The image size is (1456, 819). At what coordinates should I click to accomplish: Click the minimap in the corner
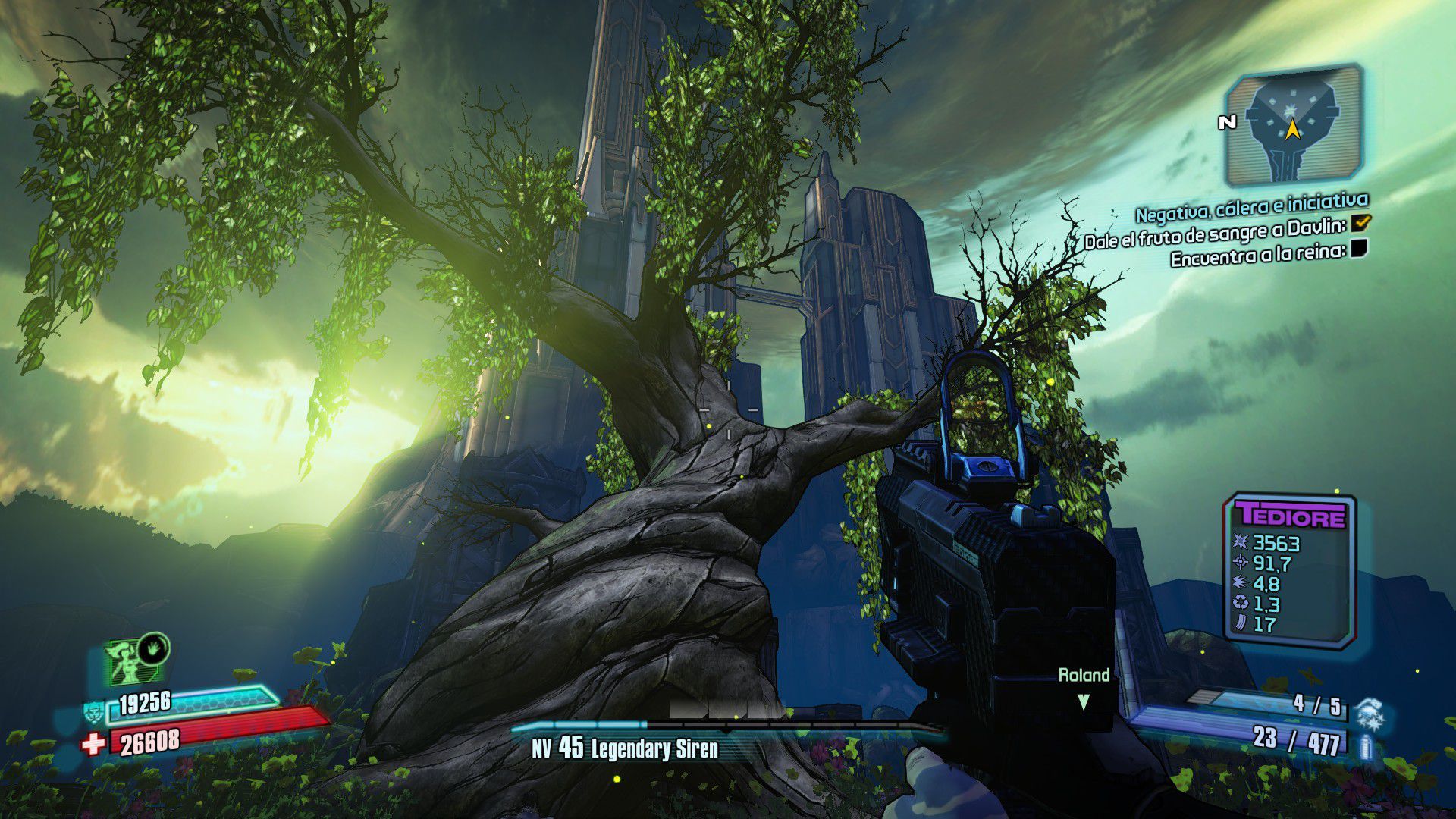1293,126
